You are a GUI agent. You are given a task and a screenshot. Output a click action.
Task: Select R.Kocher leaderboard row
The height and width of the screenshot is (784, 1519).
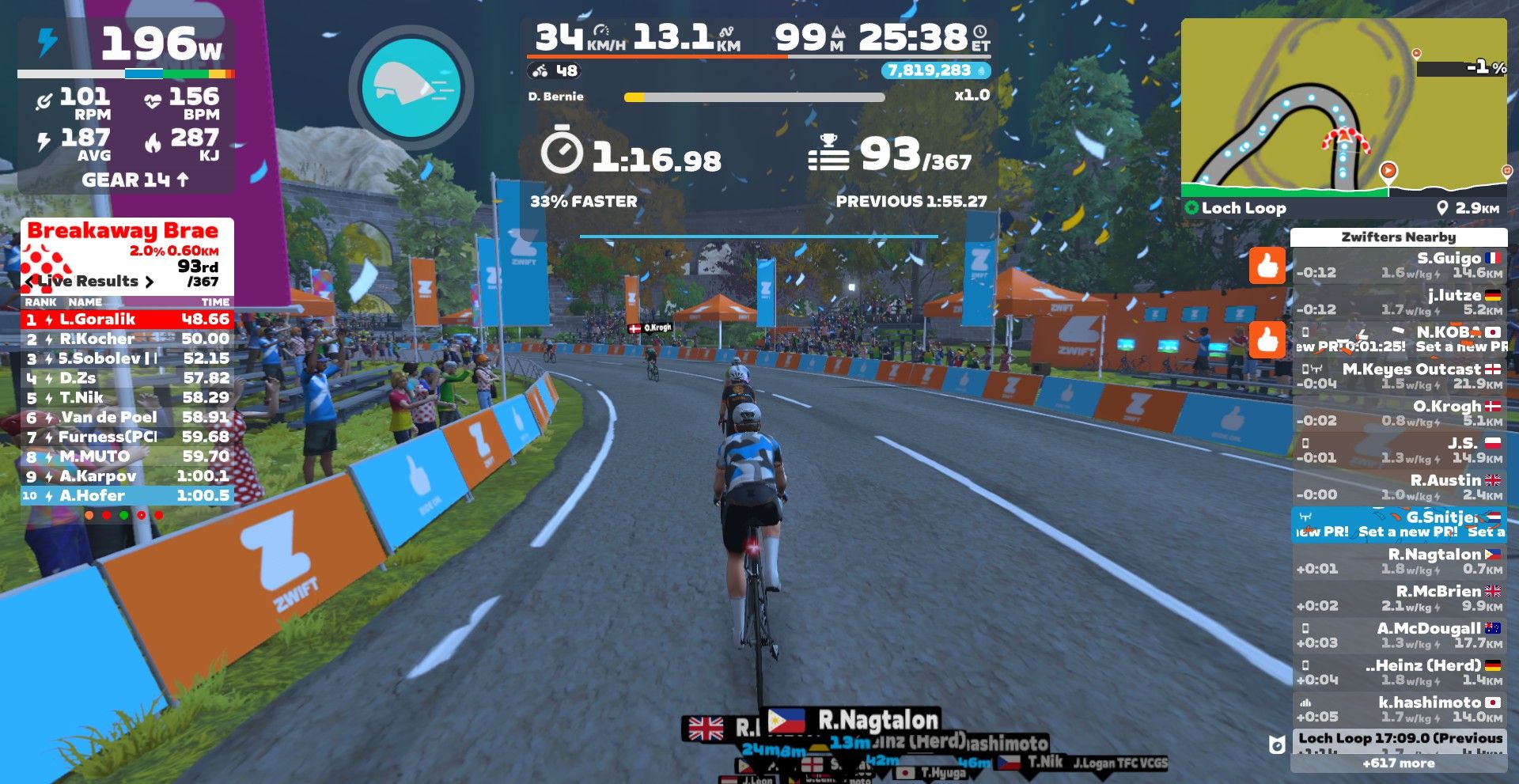click(x=127, y=339)
